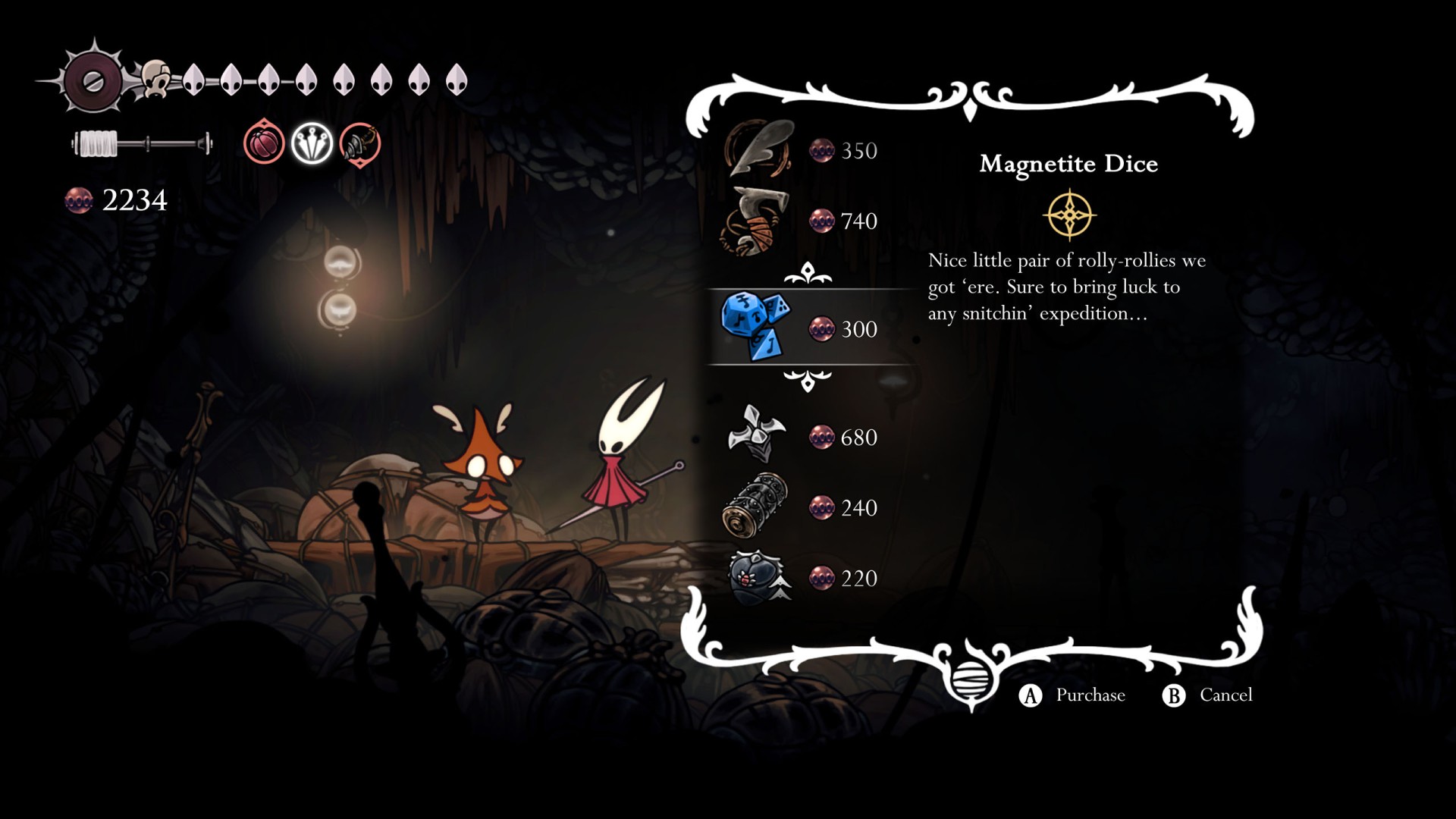This screenshot has width=1456, height=819.
Task: Click the red round bomb tool icon
Action: click(264, 143)
